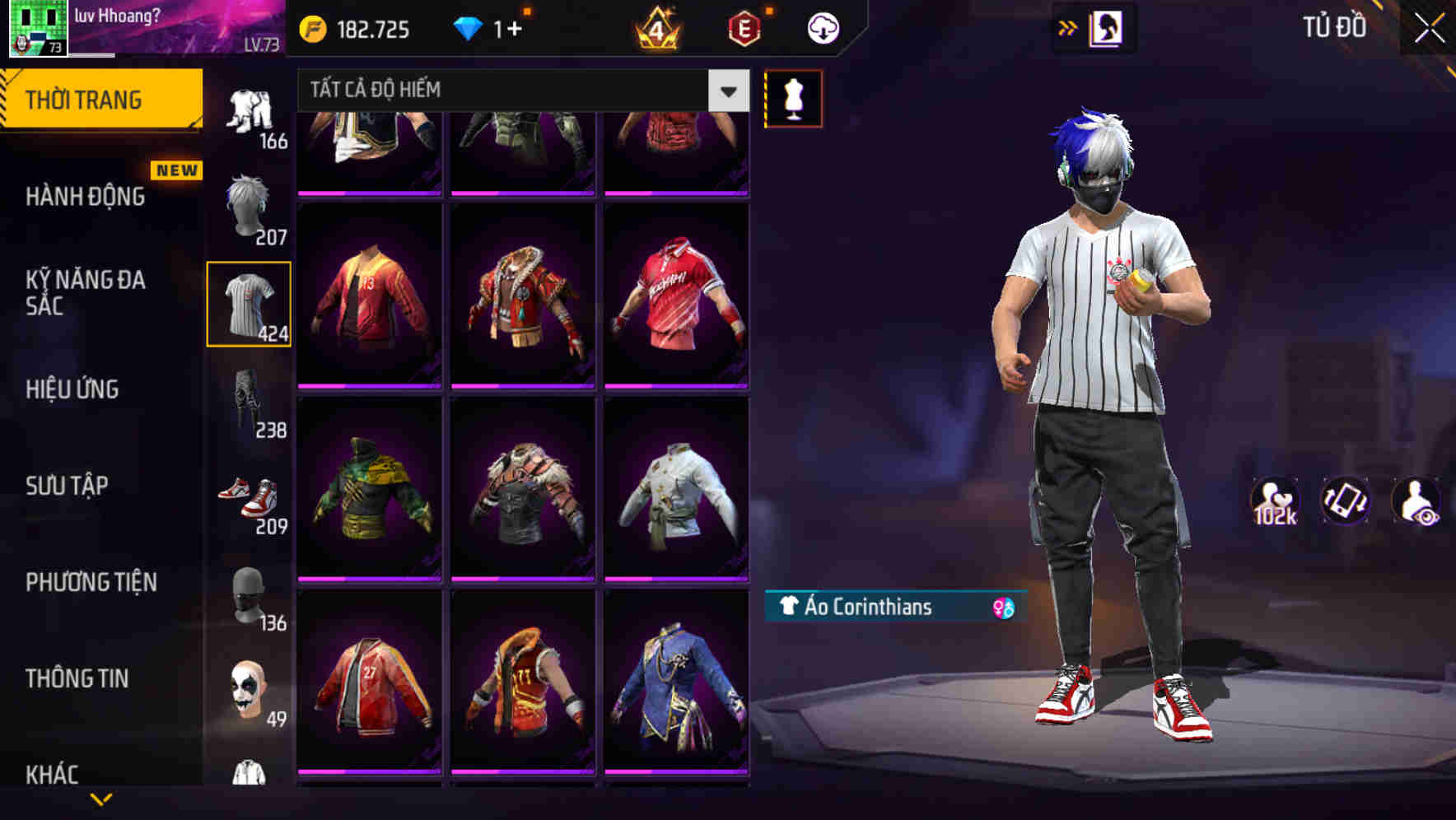Click the crown rank 4 icon
The width and height of the screenshot is (1456, 820).
point(655,27)
